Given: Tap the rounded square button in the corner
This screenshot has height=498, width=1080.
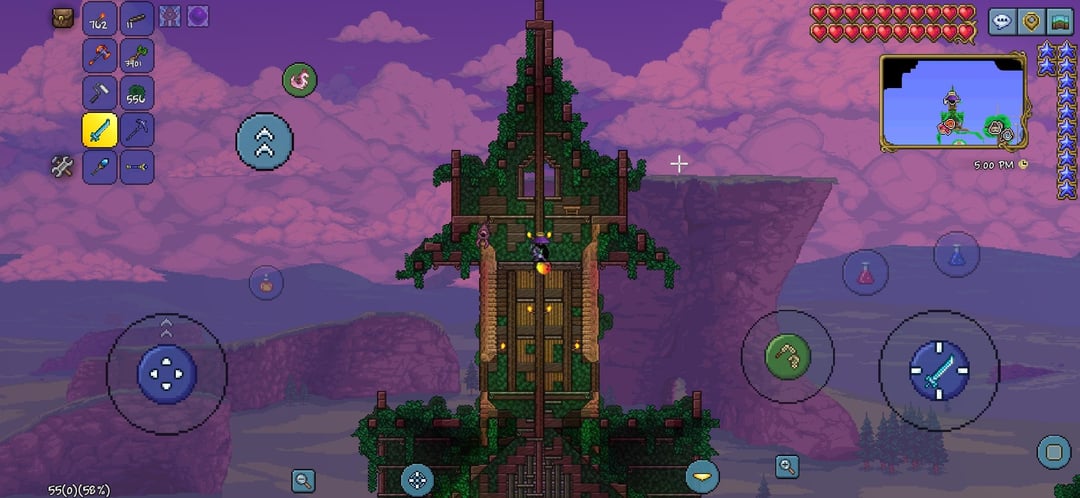Looking at the screenshot, I should (x=1053, y=452).
